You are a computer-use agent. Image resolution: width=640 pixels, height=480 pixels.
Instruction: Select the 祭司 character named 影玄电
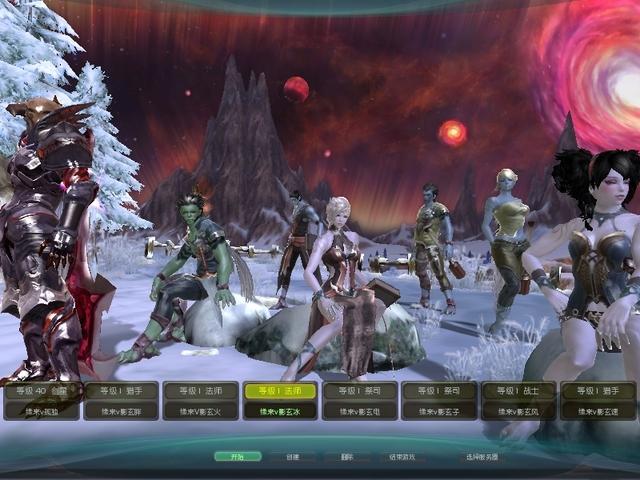(x=359, y=400)
